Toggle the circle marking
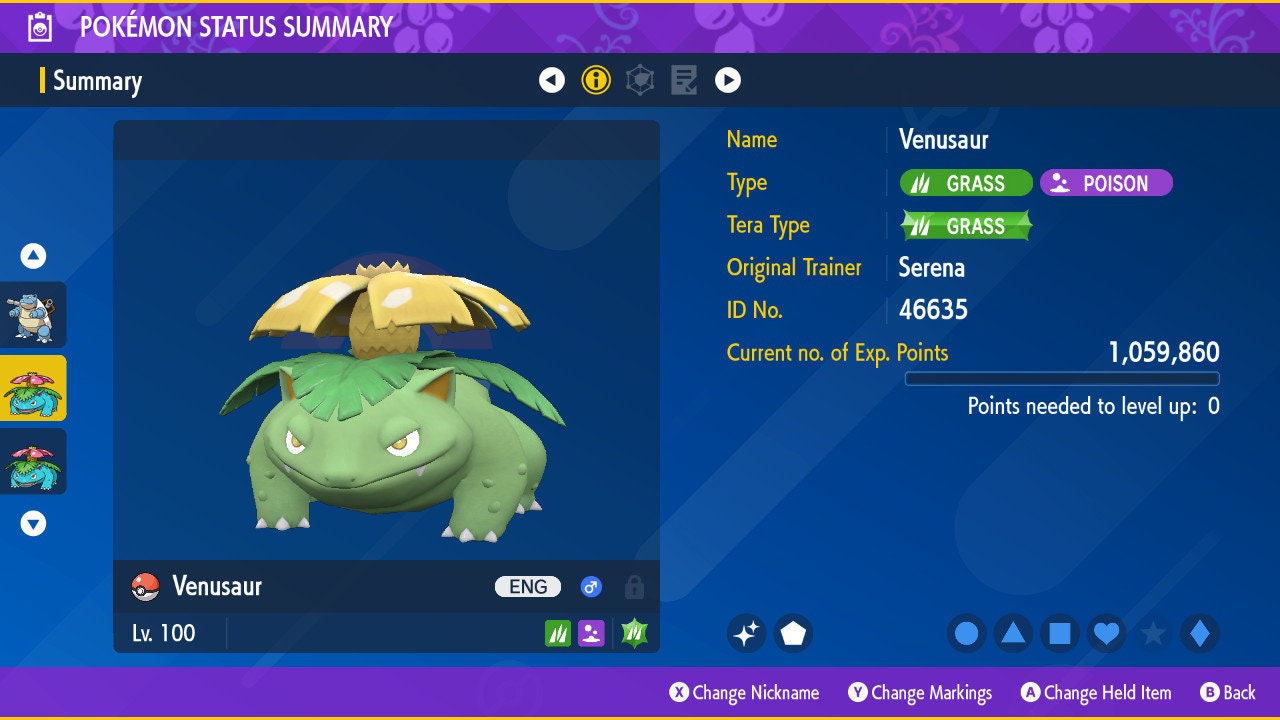 coord(967,633)
